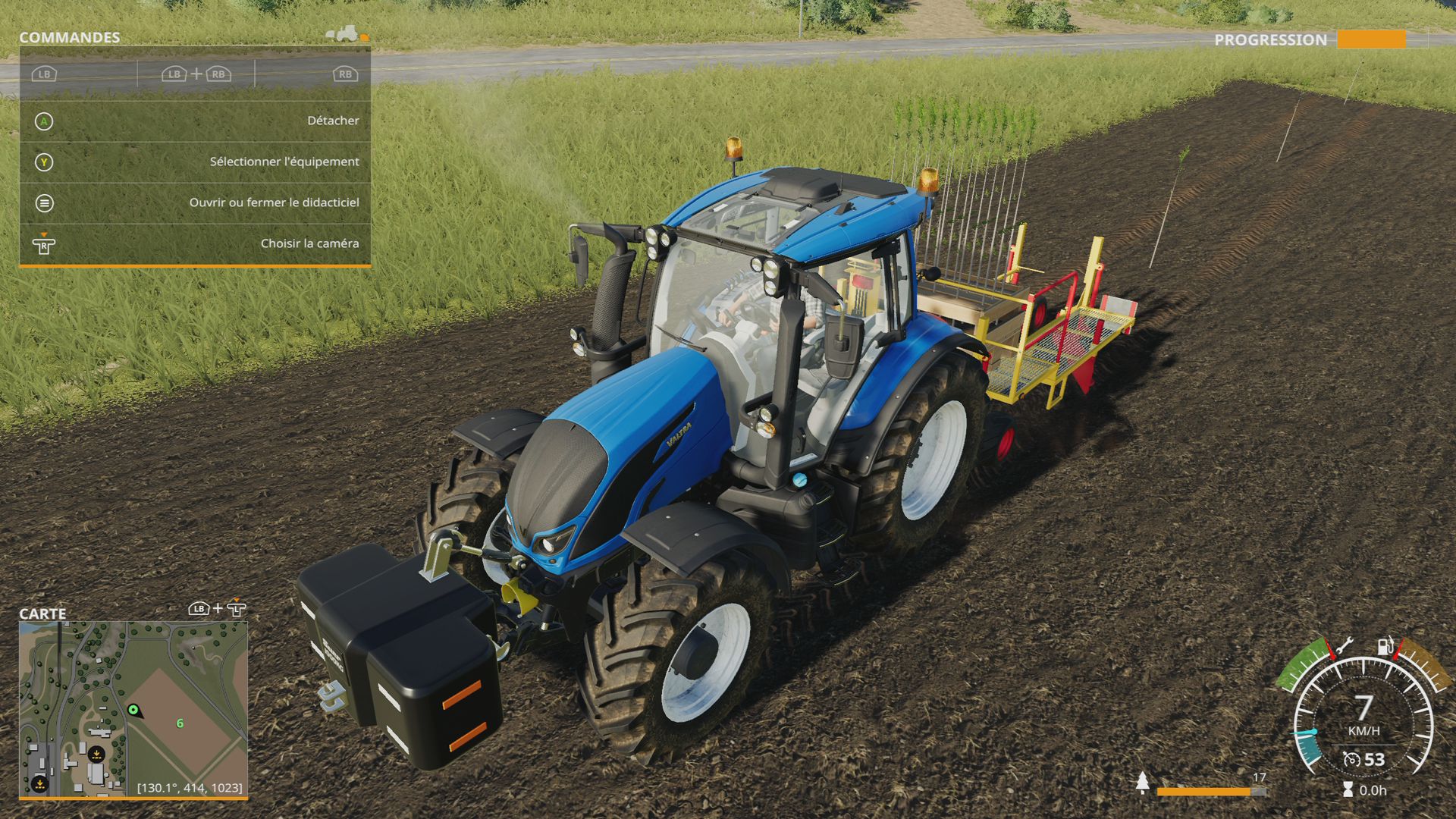The width and height of the screenshot is (1456, 819).
Task: Click the LB shoulder button indicator
Action: [x=43, y=75]
